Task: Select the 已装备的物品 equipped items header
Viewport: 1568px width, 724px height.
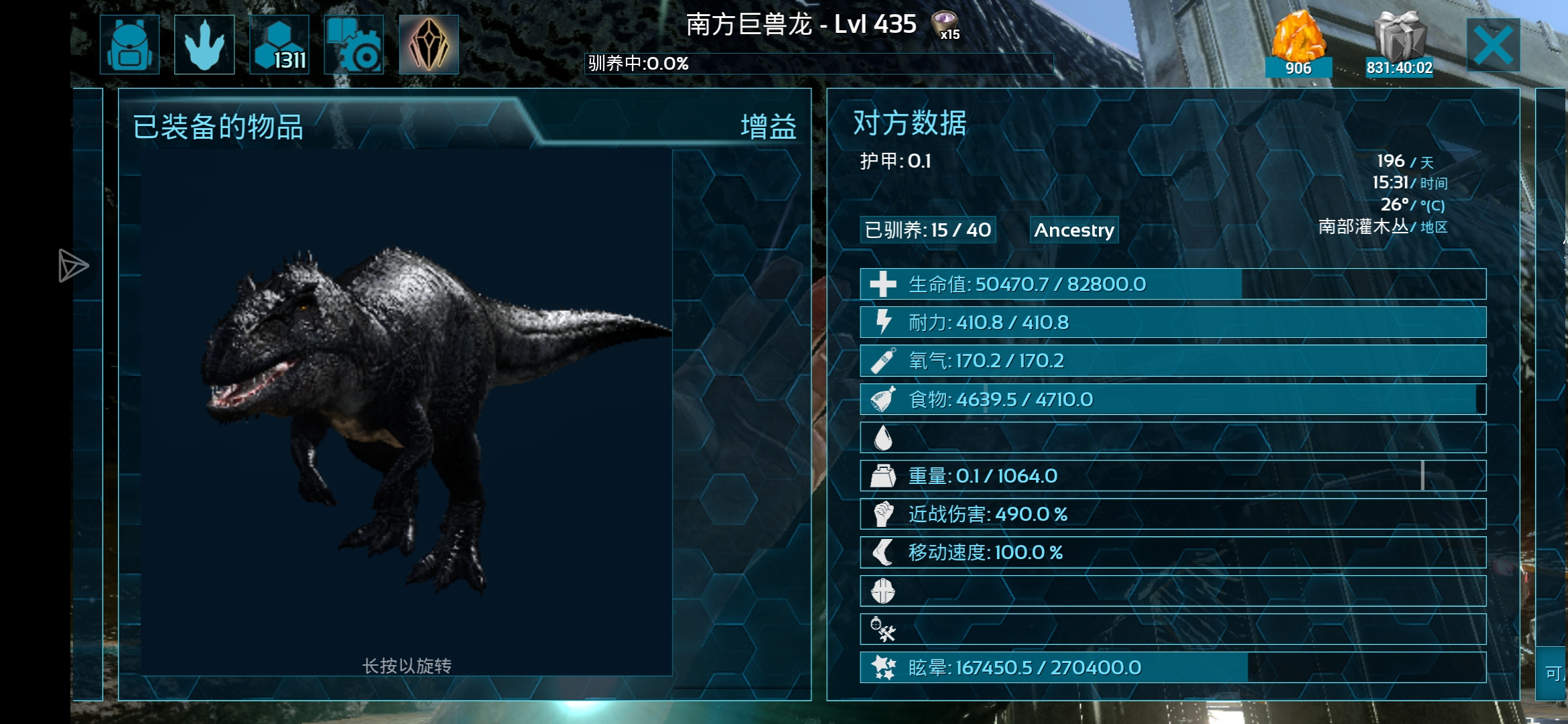Action: click(218, 127)
